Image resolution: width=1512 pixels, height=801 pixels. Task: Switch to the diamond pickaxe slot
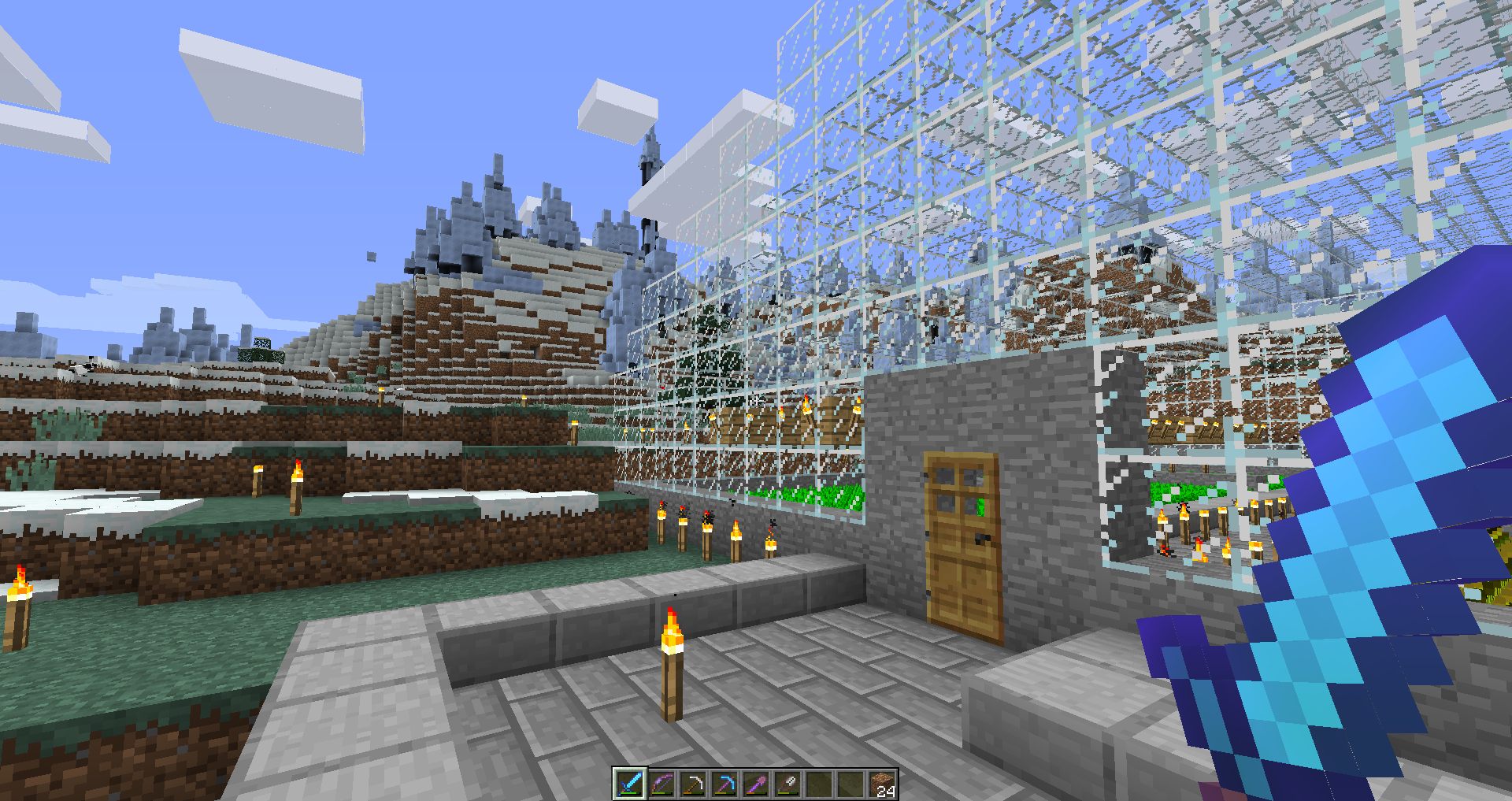(x=724, y=784)
